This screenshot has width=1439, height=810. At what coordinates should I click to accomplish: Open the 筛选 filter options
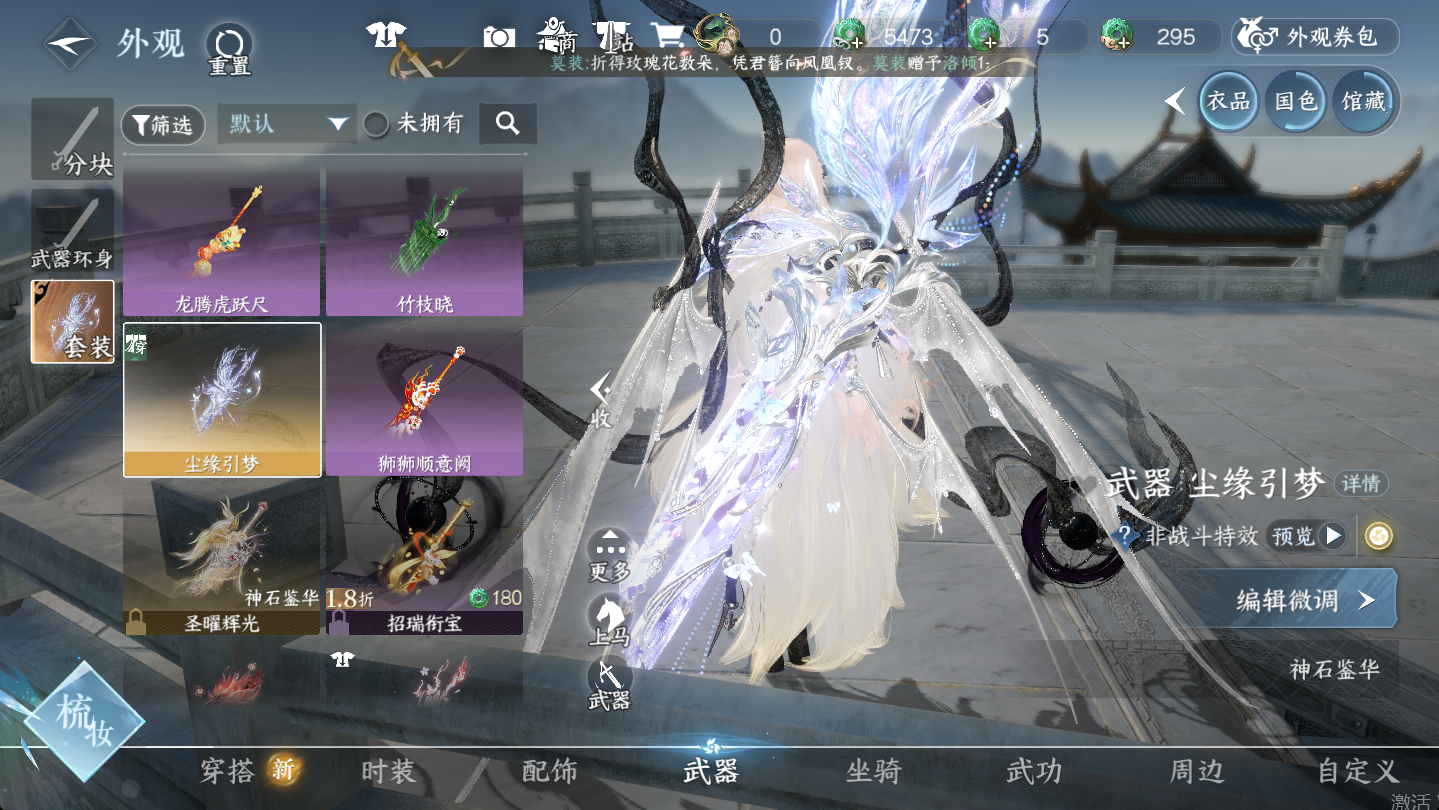click(163, 125)
